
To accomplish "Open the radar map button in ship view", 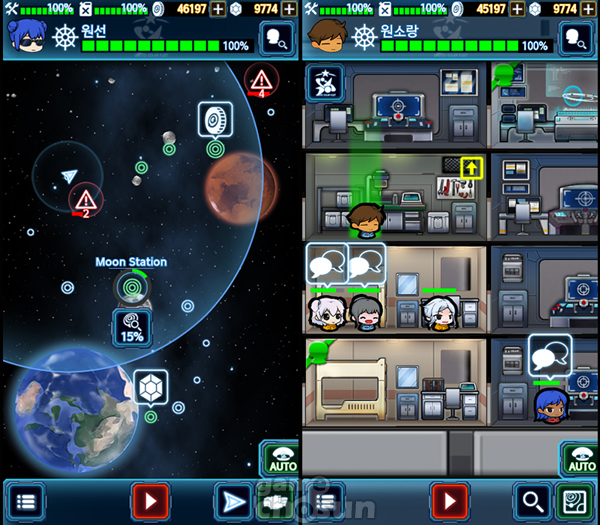I will coord(575,500).
